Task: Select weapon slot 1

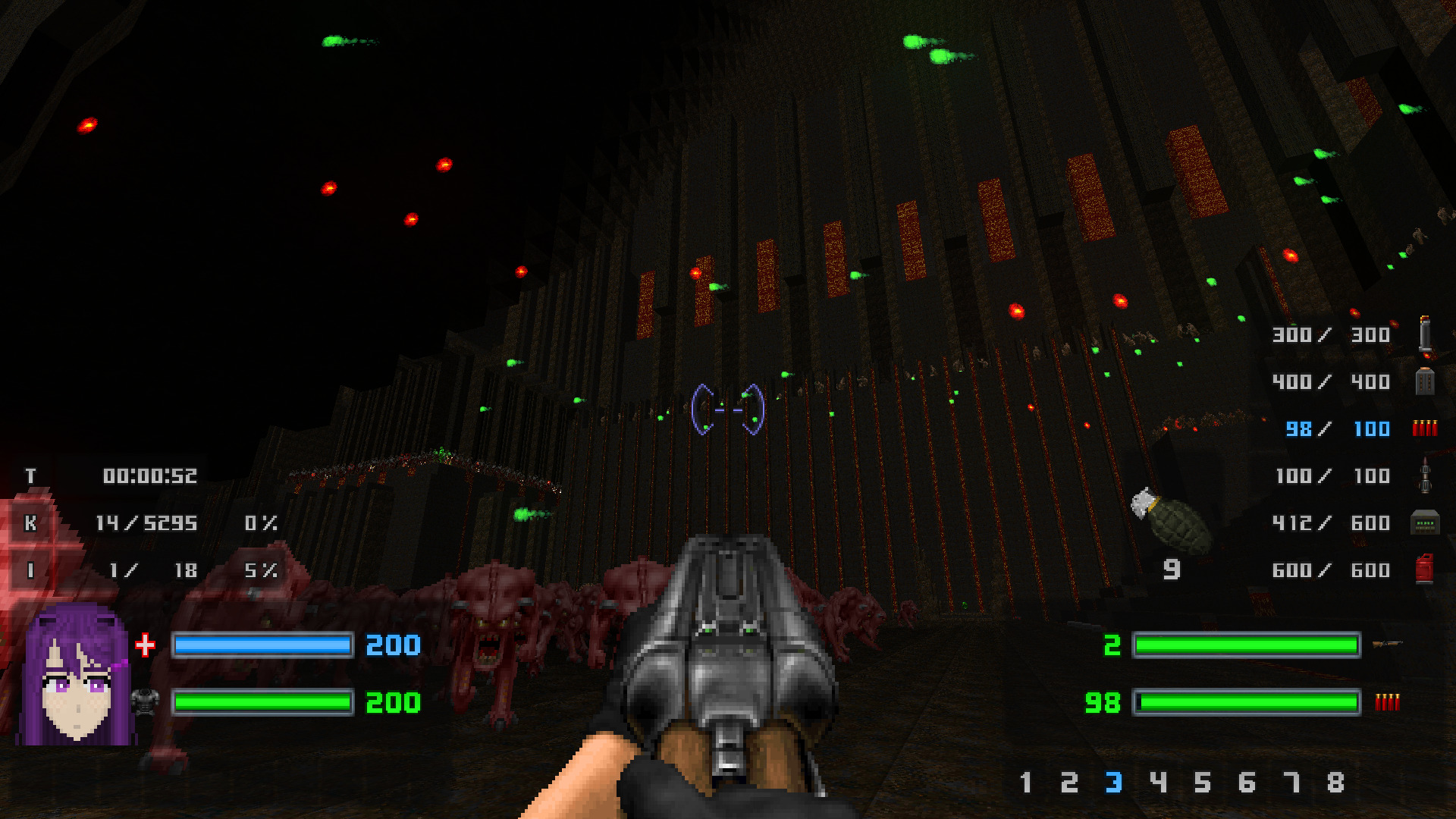Action: [x=1025, y=782]
